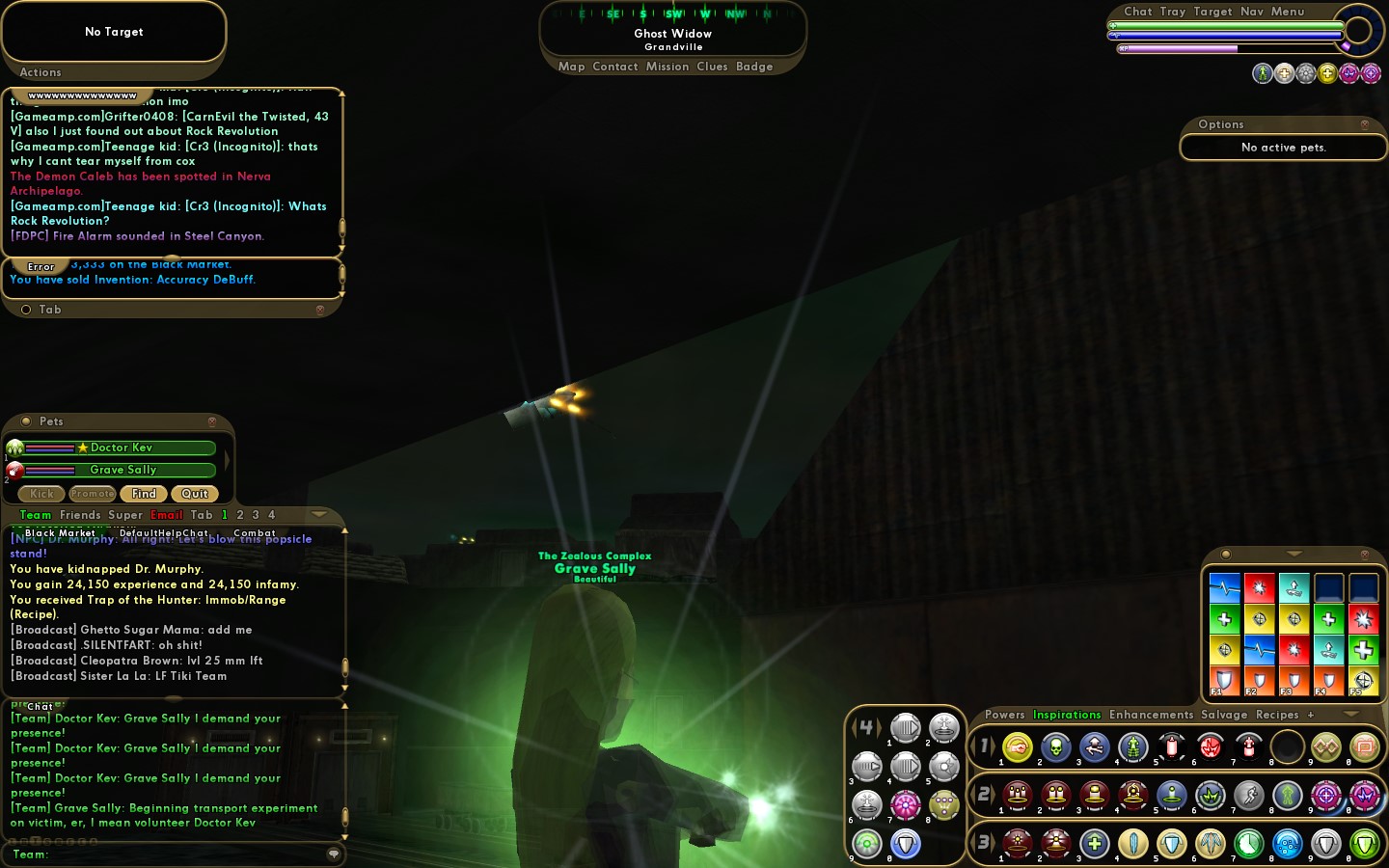The height and width of the screenshot is (868, 1389).
Task: Switch to the Inspirations tab
Action: coord(1067,715)
